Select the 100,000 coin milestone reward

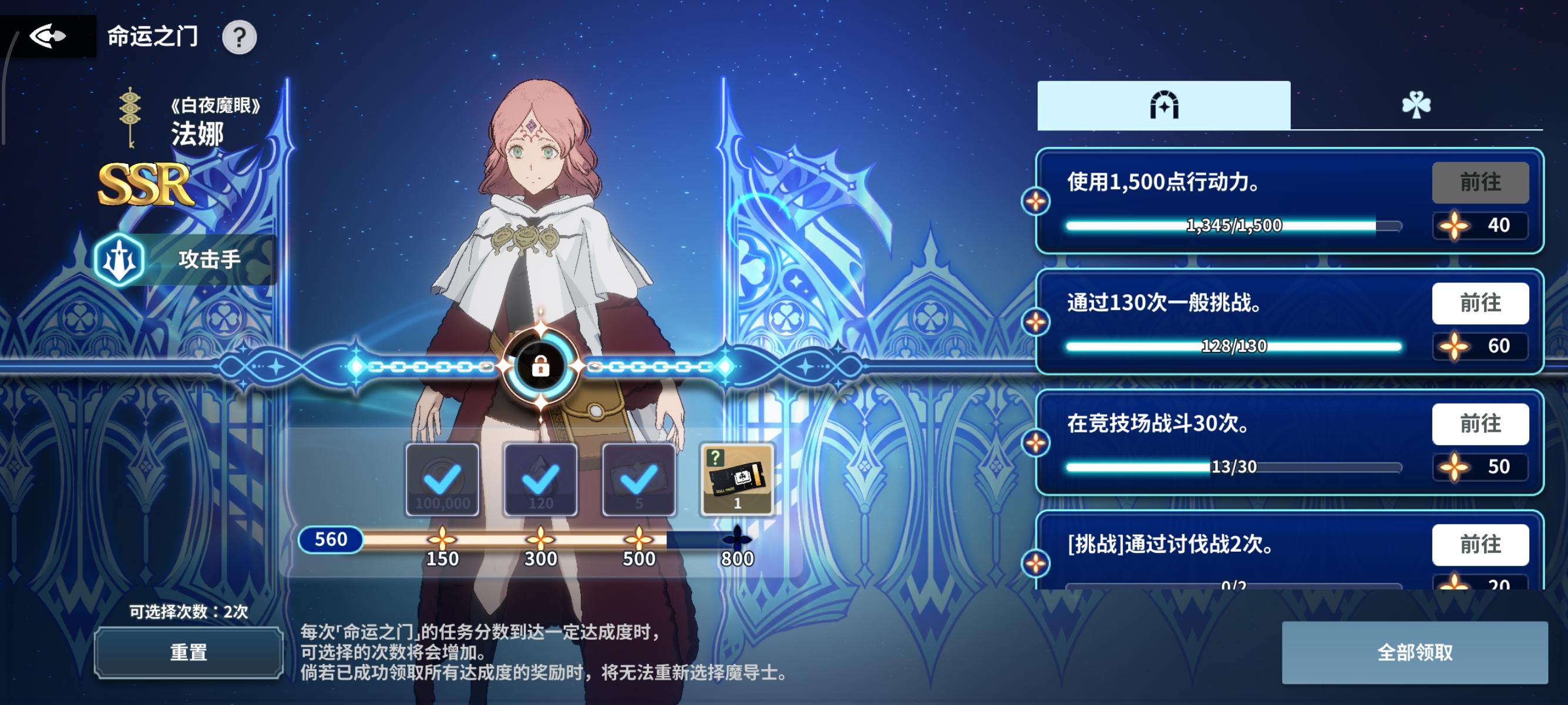tap(442, 479)
